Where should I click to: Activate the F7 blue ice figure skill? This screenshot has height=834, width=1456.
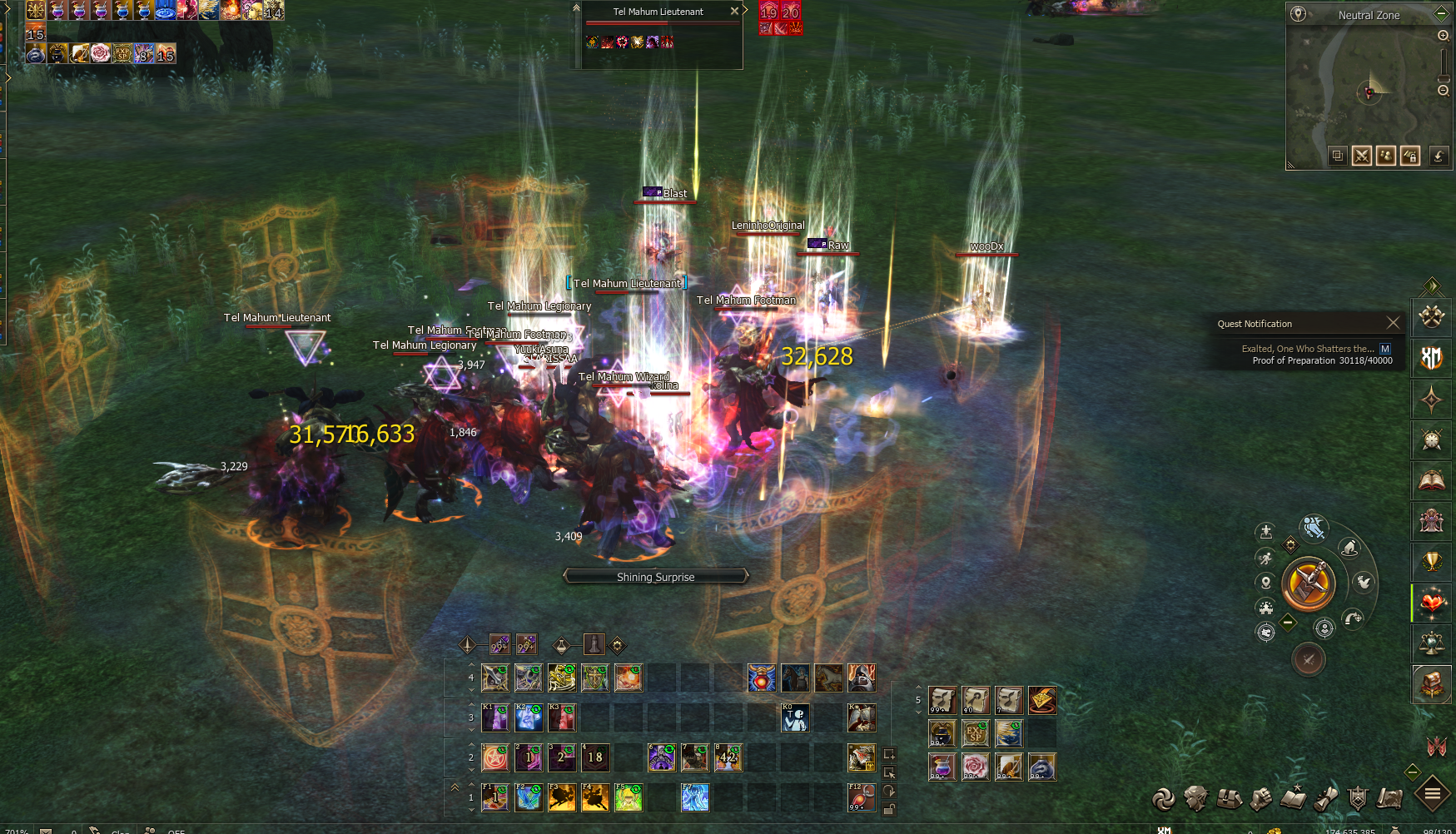point(695,797)
